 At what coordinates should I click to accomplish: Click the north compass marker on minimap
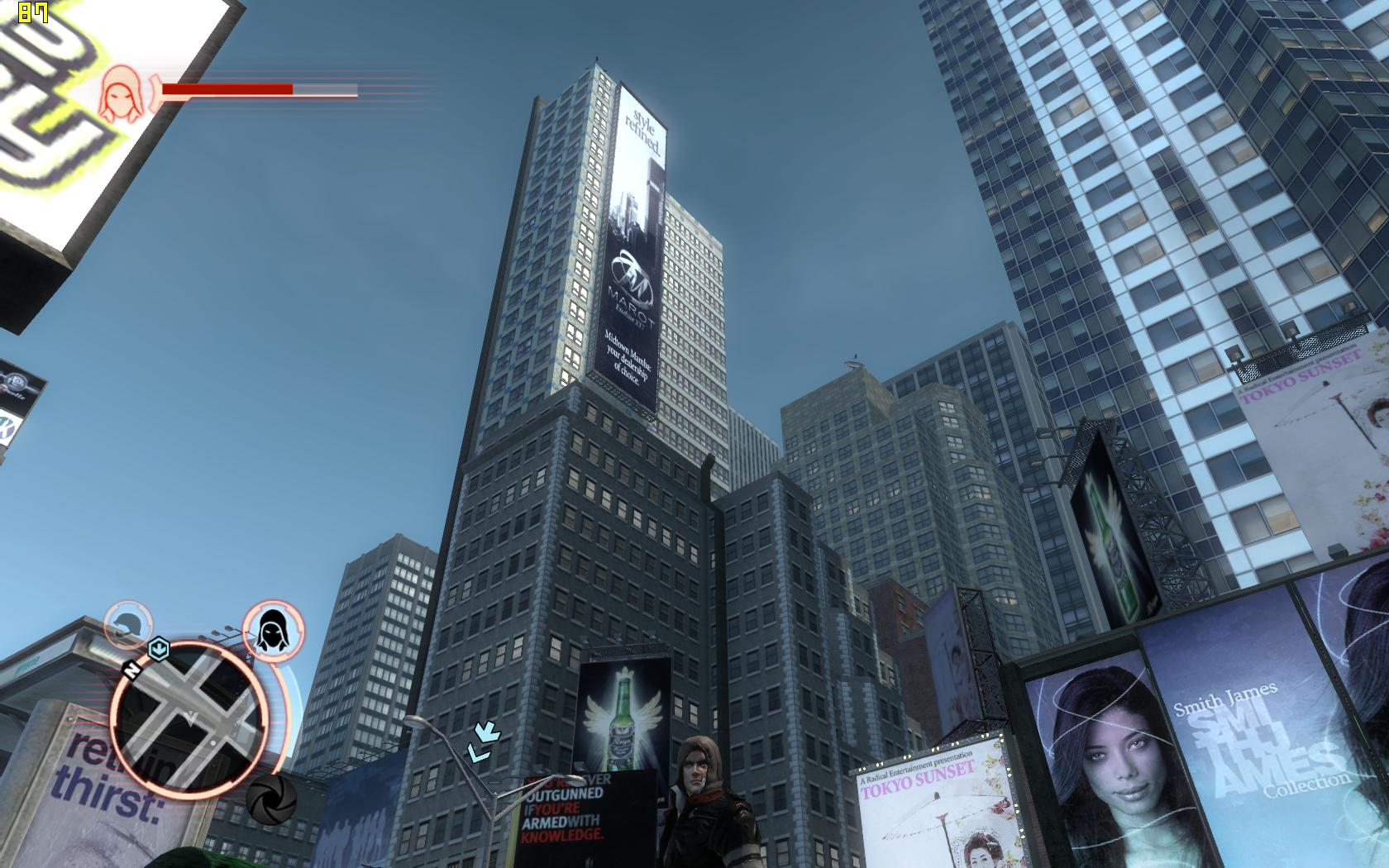pyautogui.click(x=130, y=668)
